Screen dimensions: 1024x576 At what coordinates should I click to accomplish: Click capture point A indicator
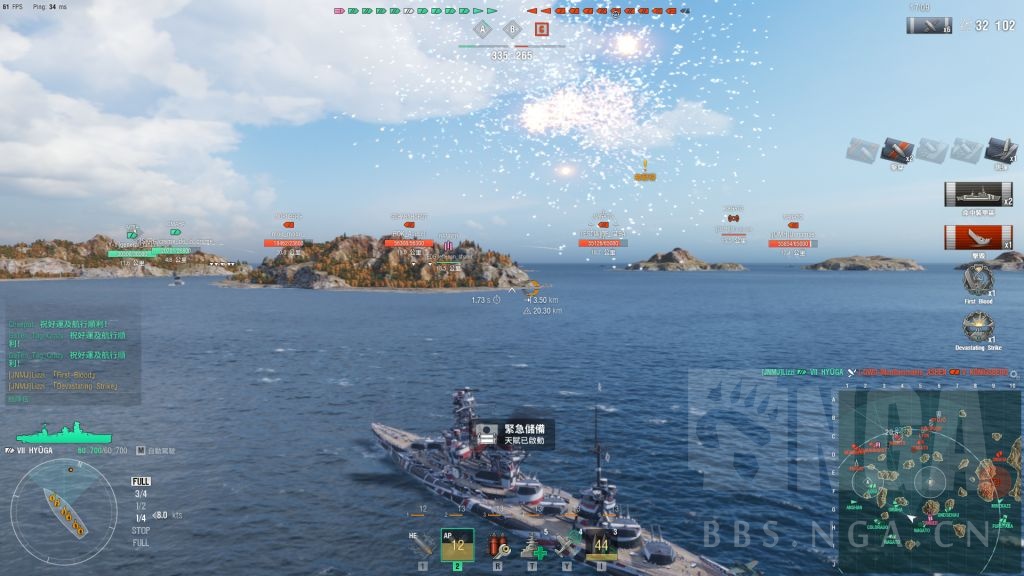pos(484,29)
